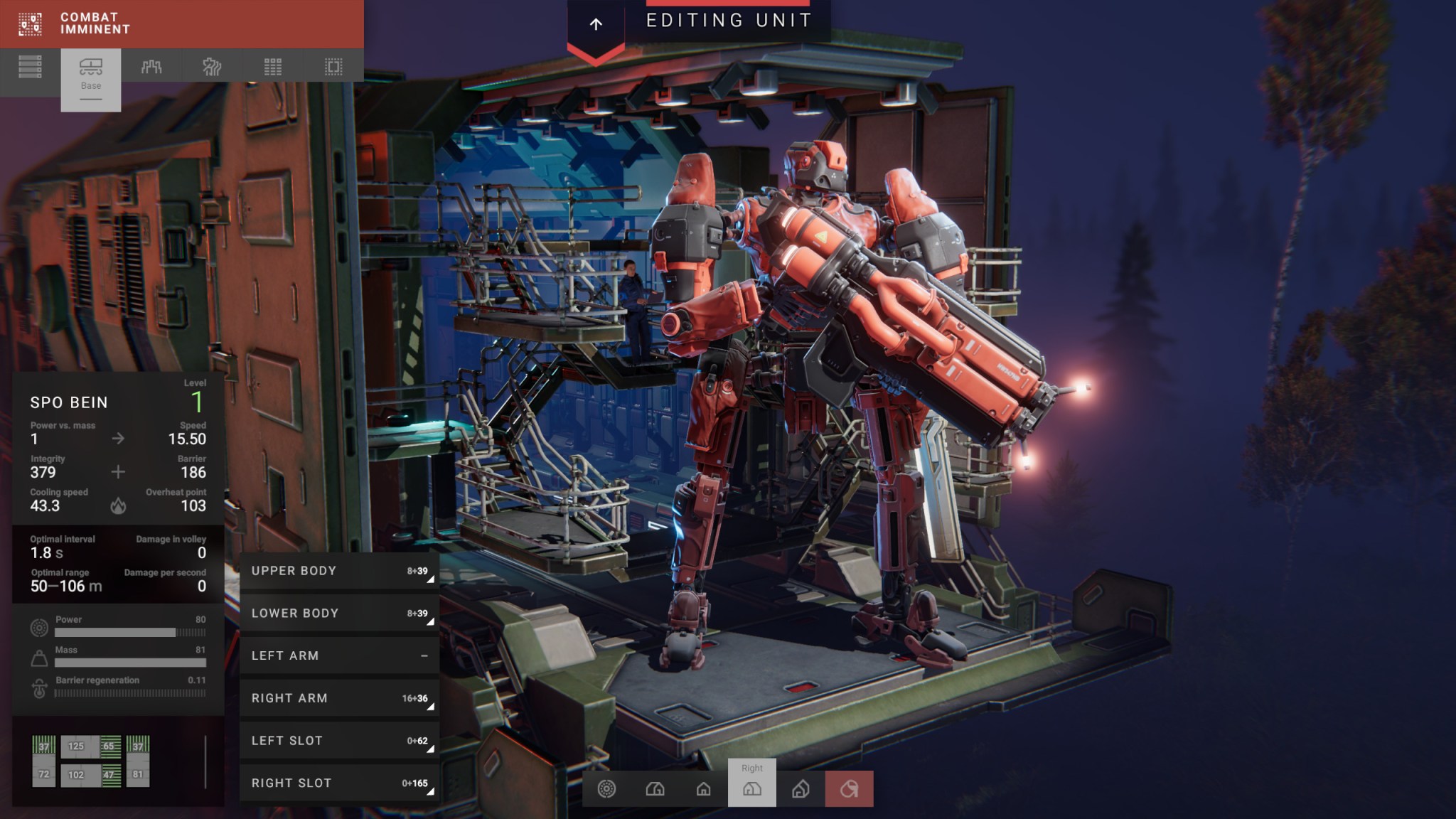Click the reactor/power icon in bottom bar
Screen dimensions: 1456x819
coord(606,789)
